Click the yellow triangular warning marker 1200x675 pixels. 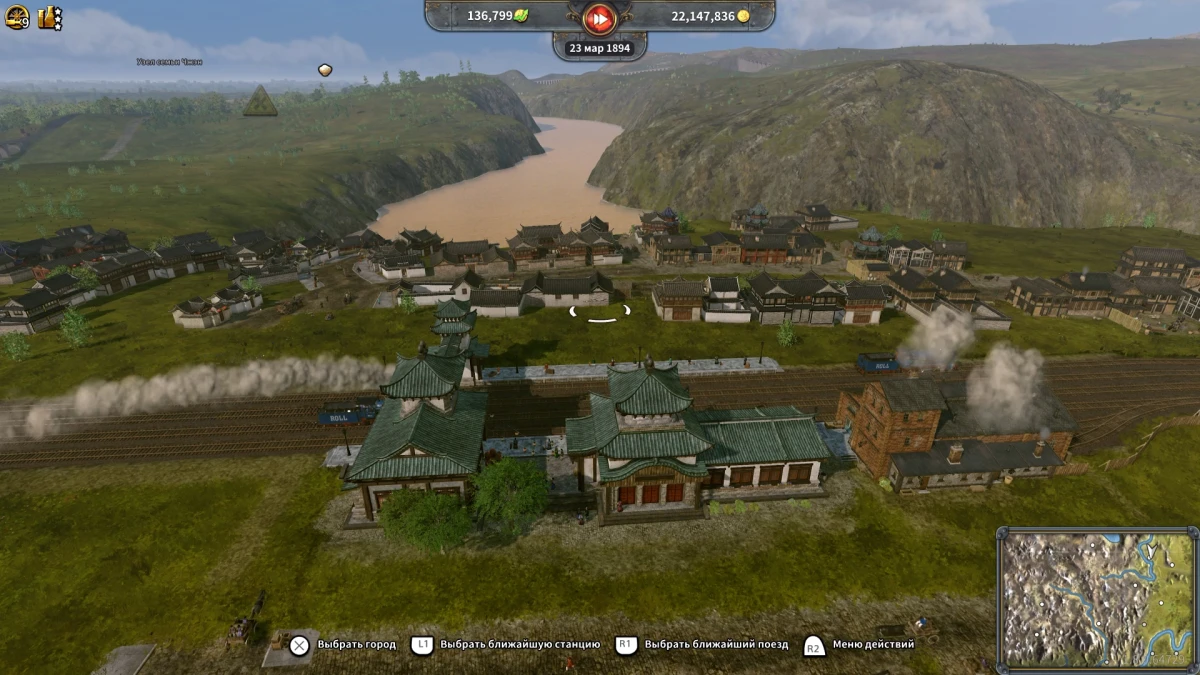pos(260,101)
